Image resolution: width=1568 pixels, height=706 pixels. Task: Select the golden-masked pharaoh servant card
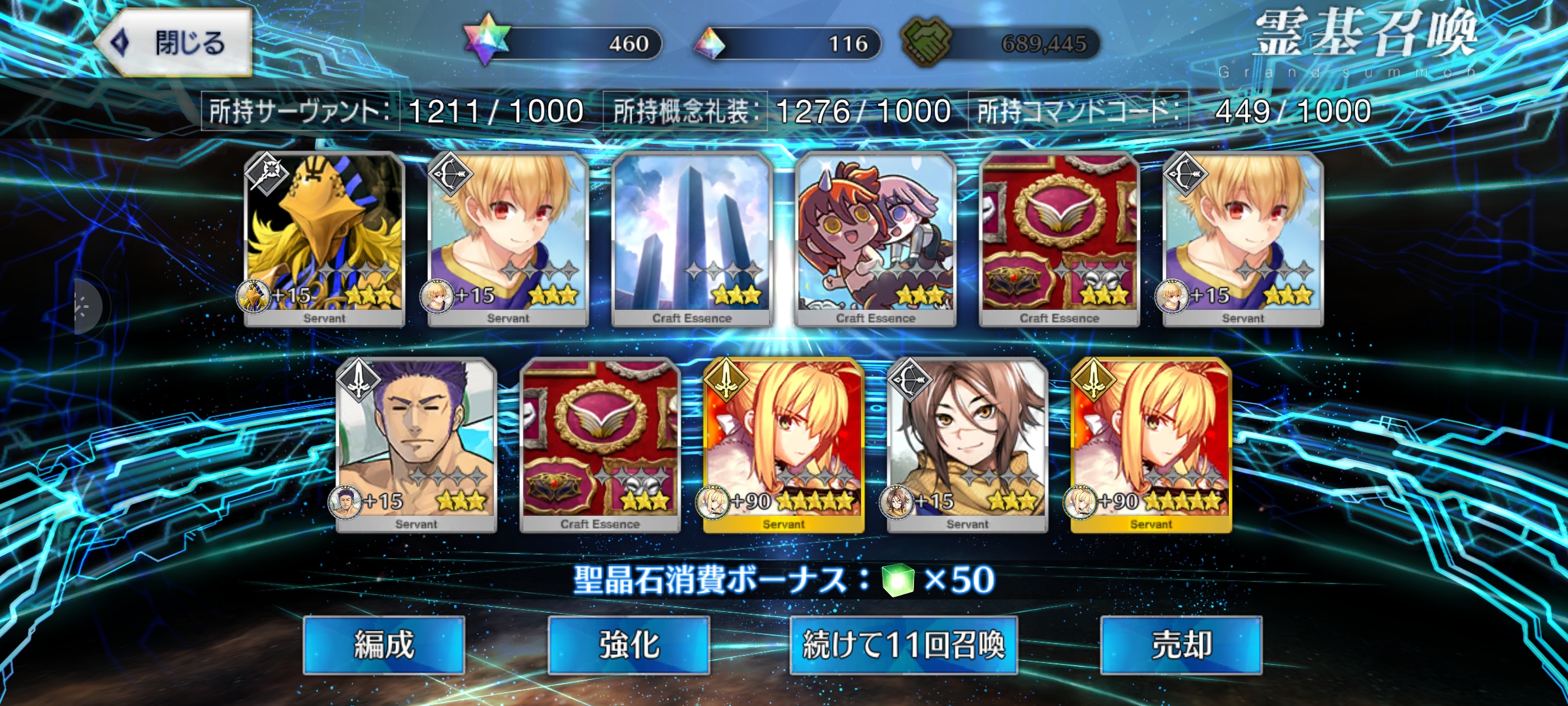325,239
